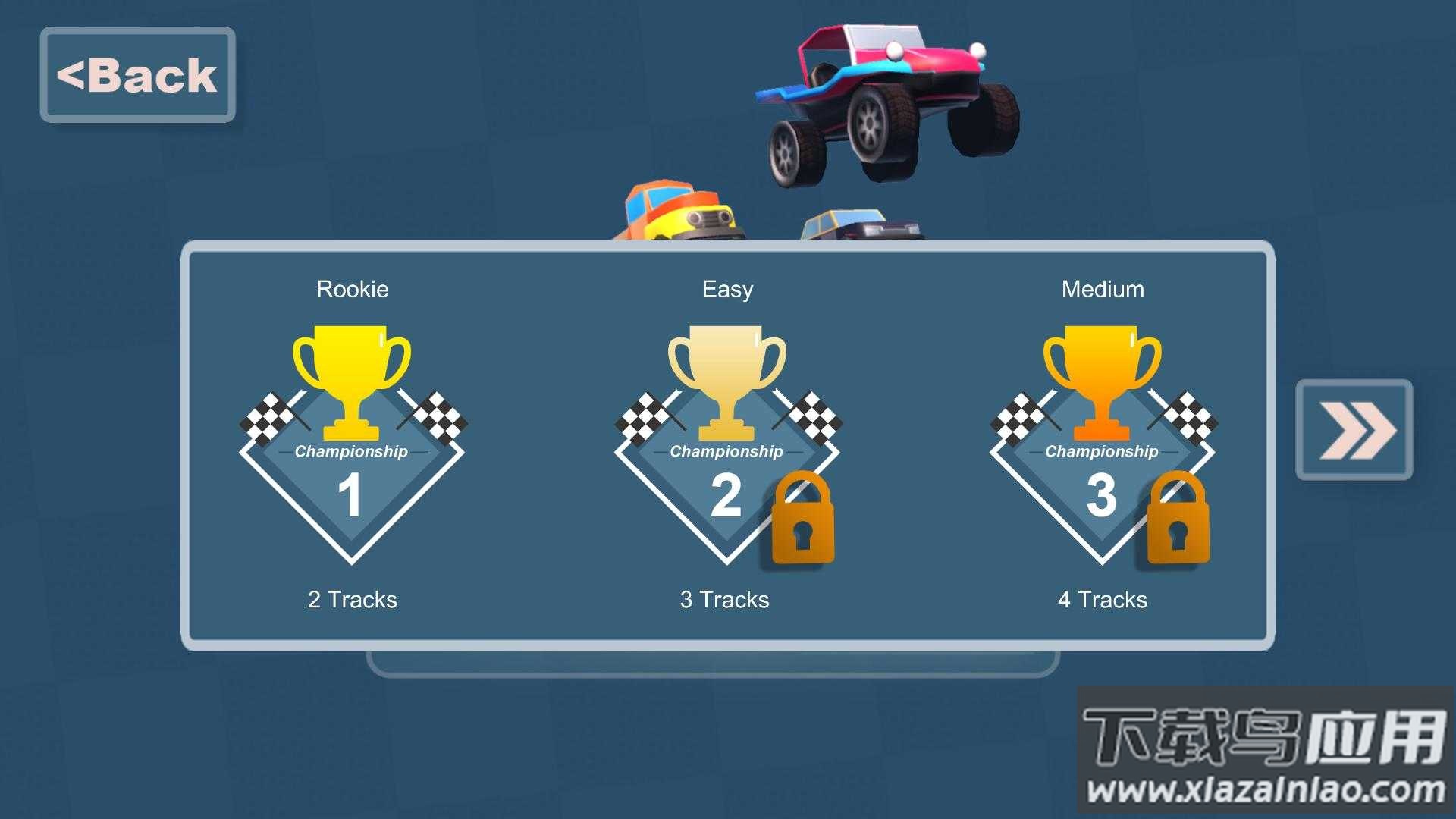The image size is (1456, 819).
Task: Click the 4 Tracks text under Medium
Action: coord(1101,600)
